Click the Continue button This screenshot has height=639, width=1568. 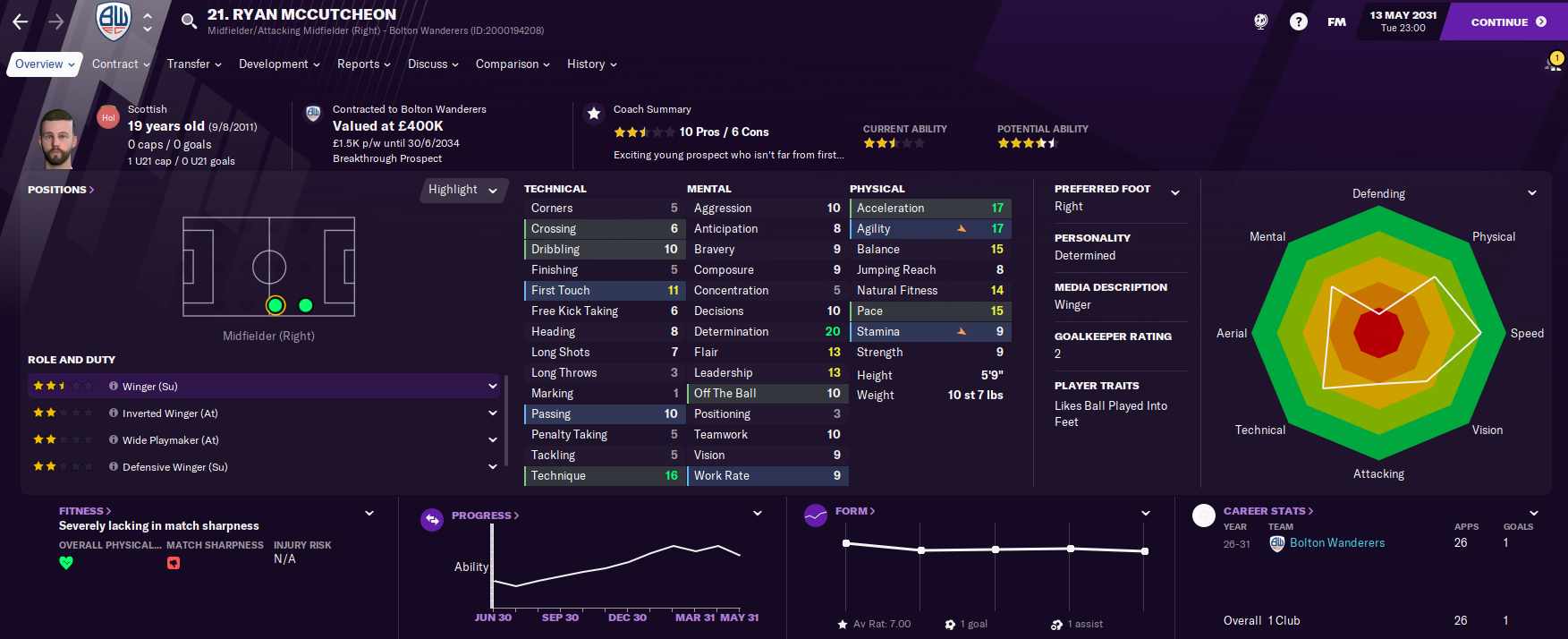pyautogui.click(x=1507, y=22)
